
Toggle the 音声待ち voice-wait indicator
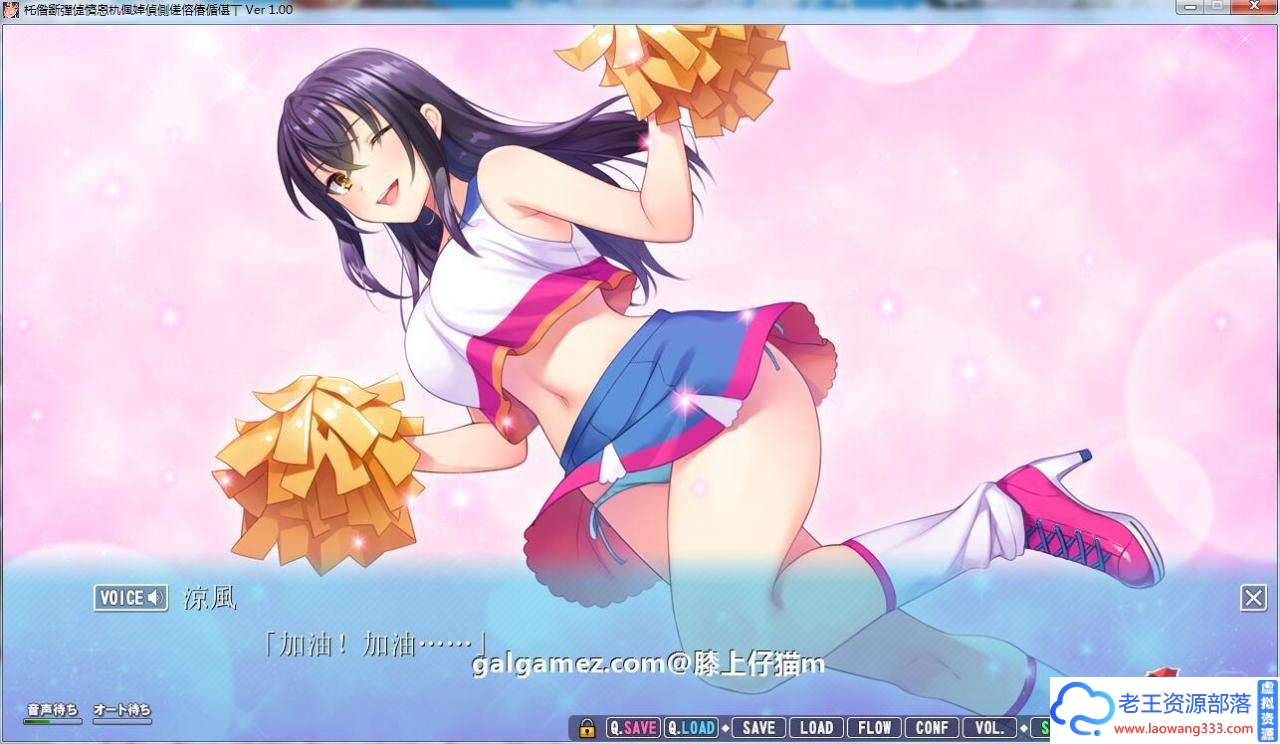[51, 707]
